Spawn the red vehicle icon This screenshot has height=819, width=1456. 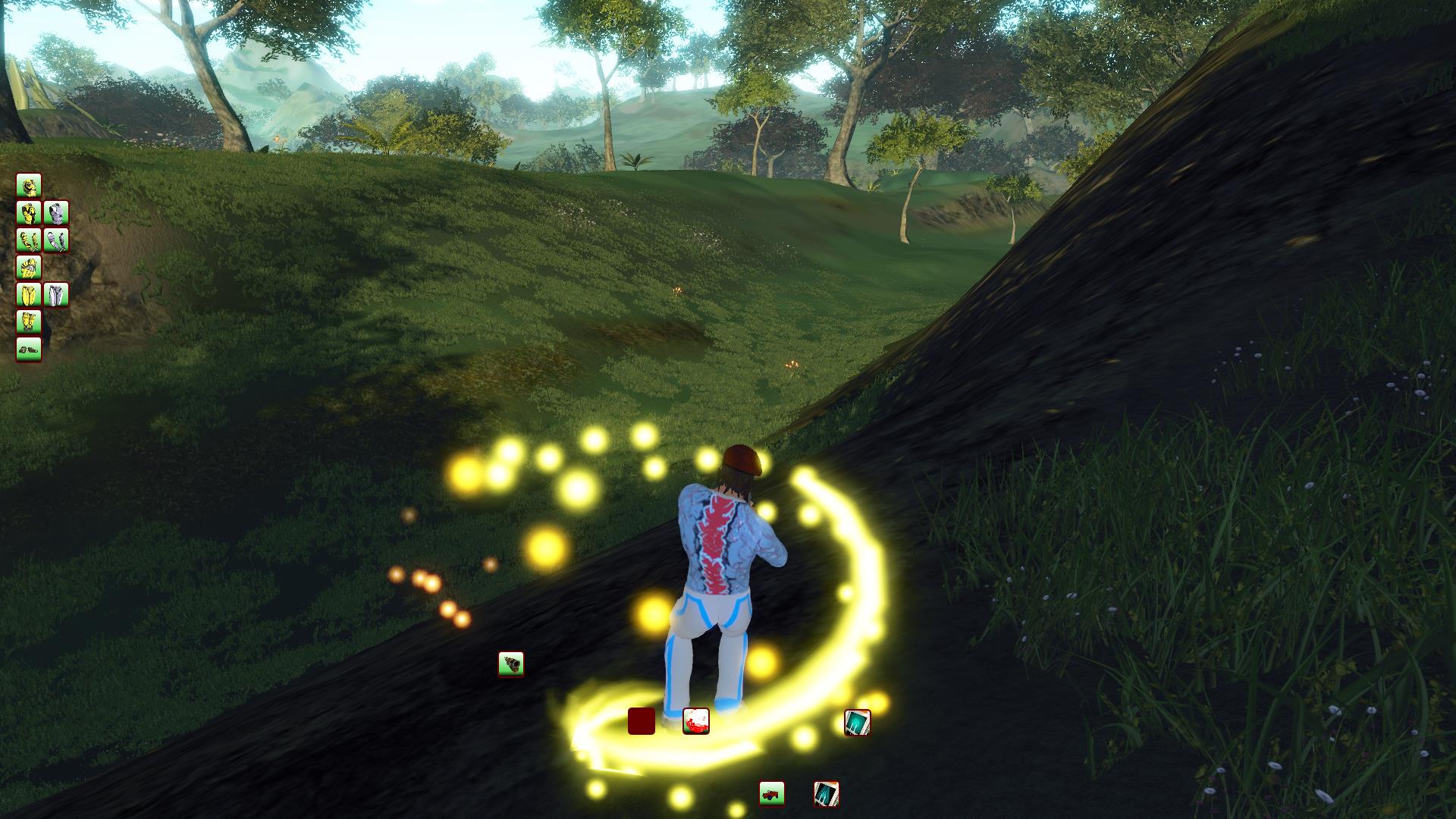772,794
